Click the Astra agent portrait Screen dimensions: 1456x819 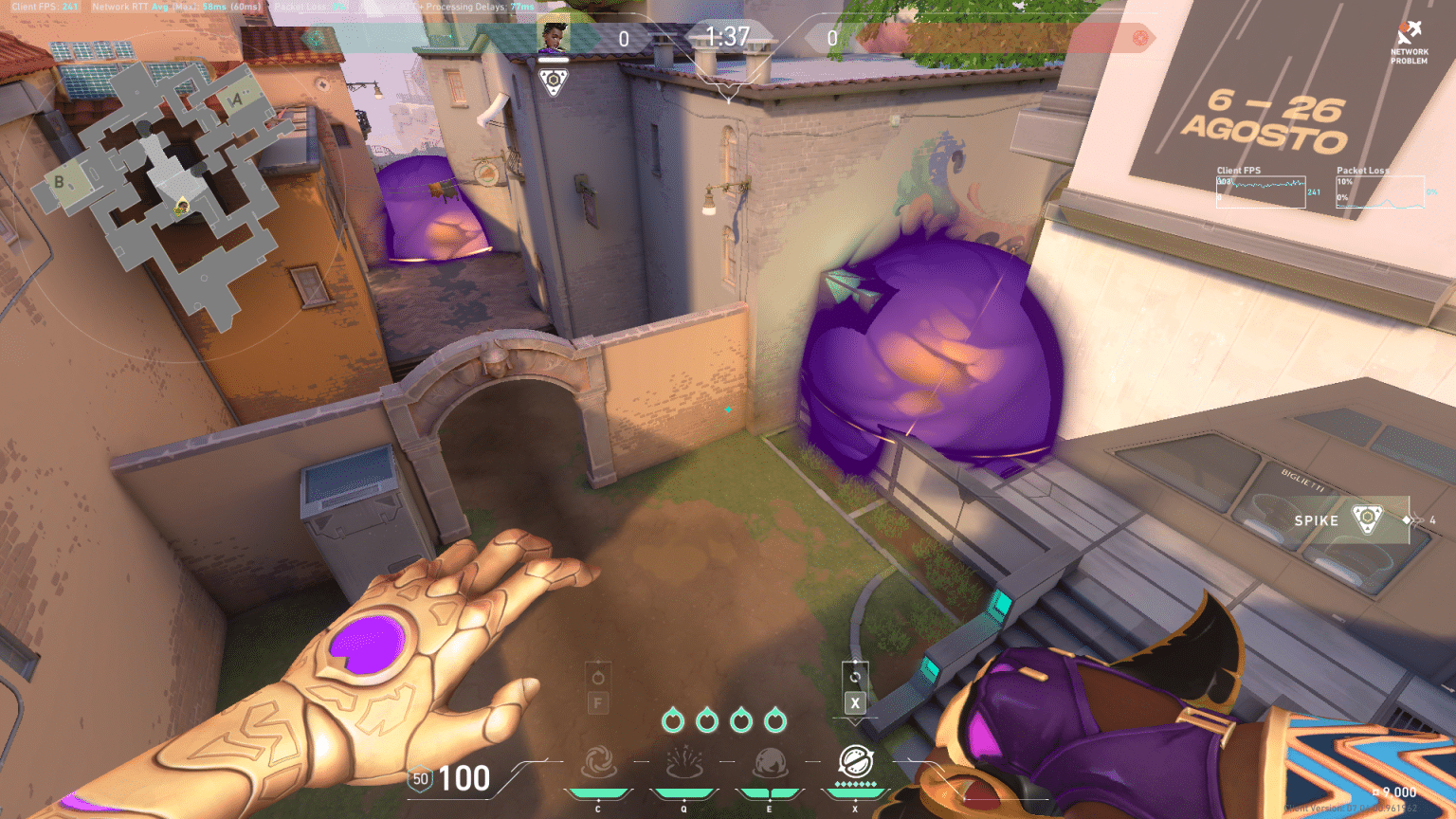[554, 39]
